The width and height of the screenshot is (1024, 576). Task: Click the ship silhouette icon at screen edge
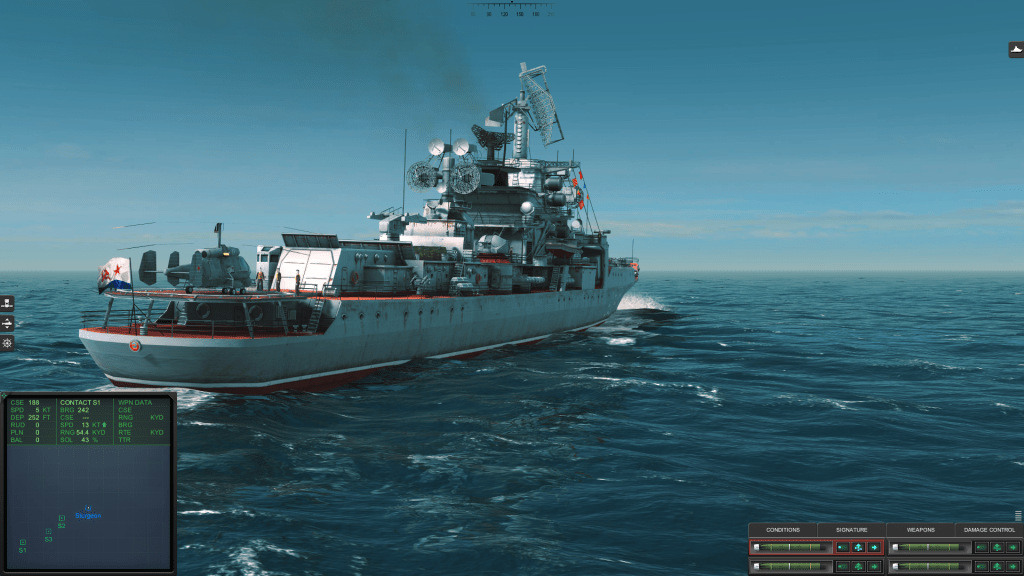click(x=1016, y=50)
